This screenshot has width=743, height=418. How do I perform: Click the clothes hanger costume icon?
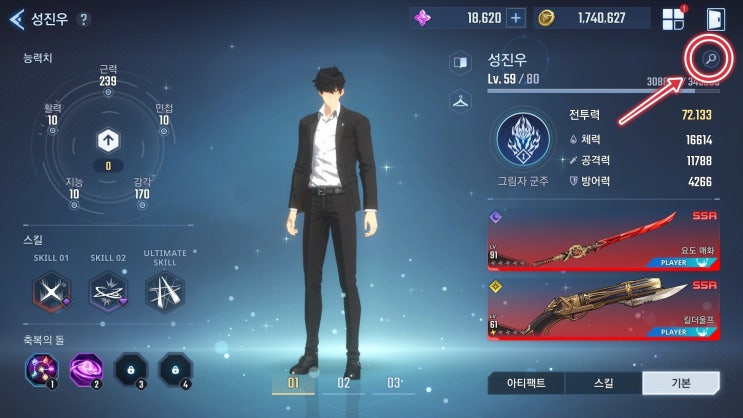[460, 100]
